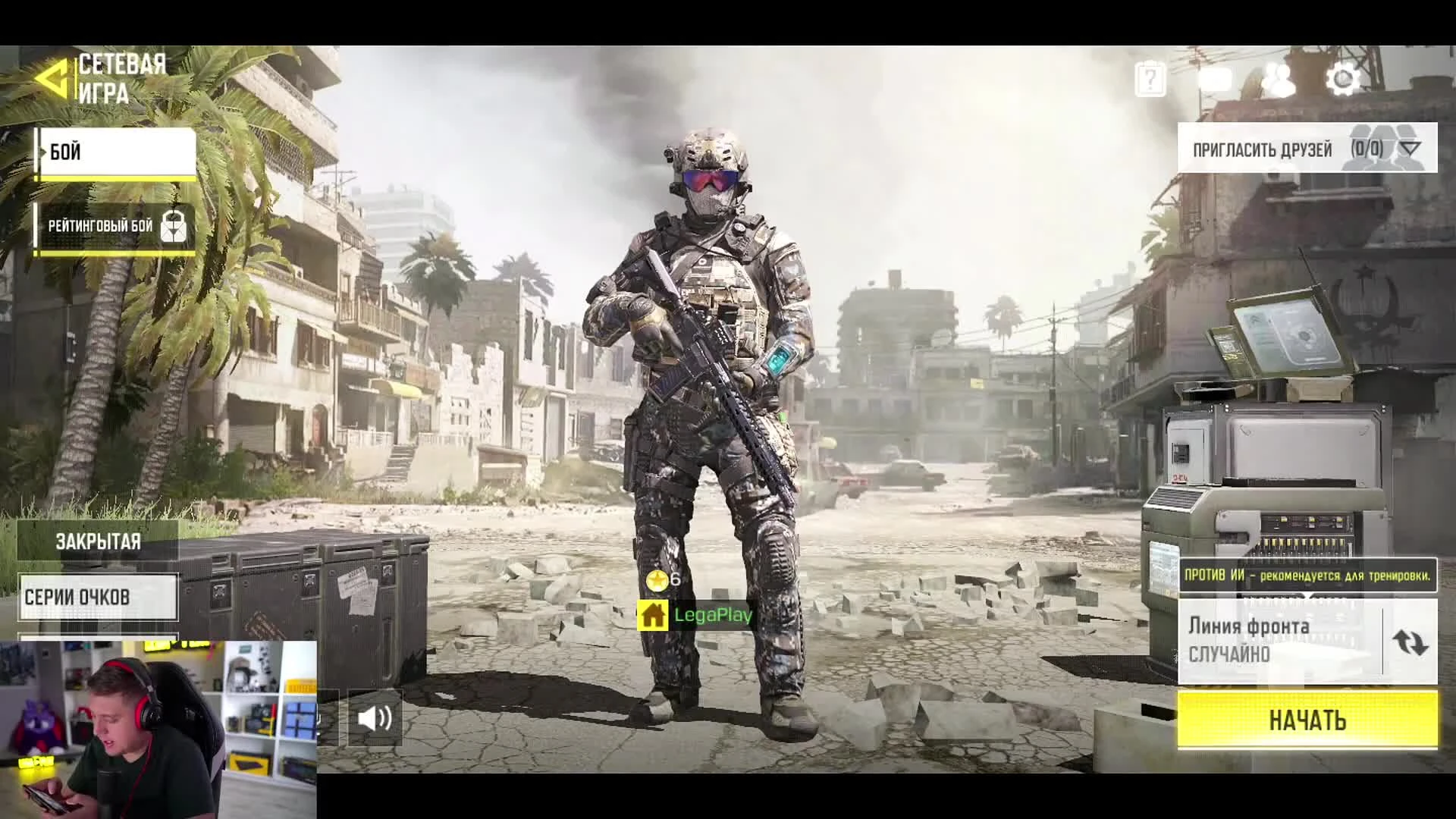
Task: Click the (0/0) party counter indicator
Action: click(x=1365, y=149)
